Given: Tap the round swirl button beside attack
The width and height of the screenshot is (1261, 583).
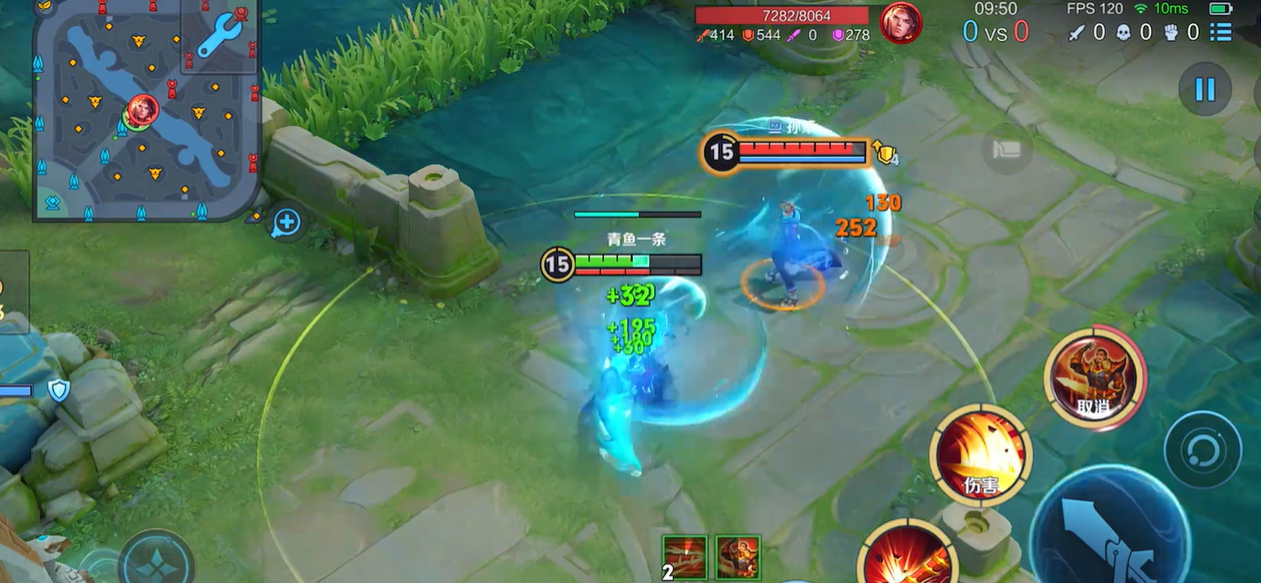Looking at the screenshot, I should point(1202,449).
